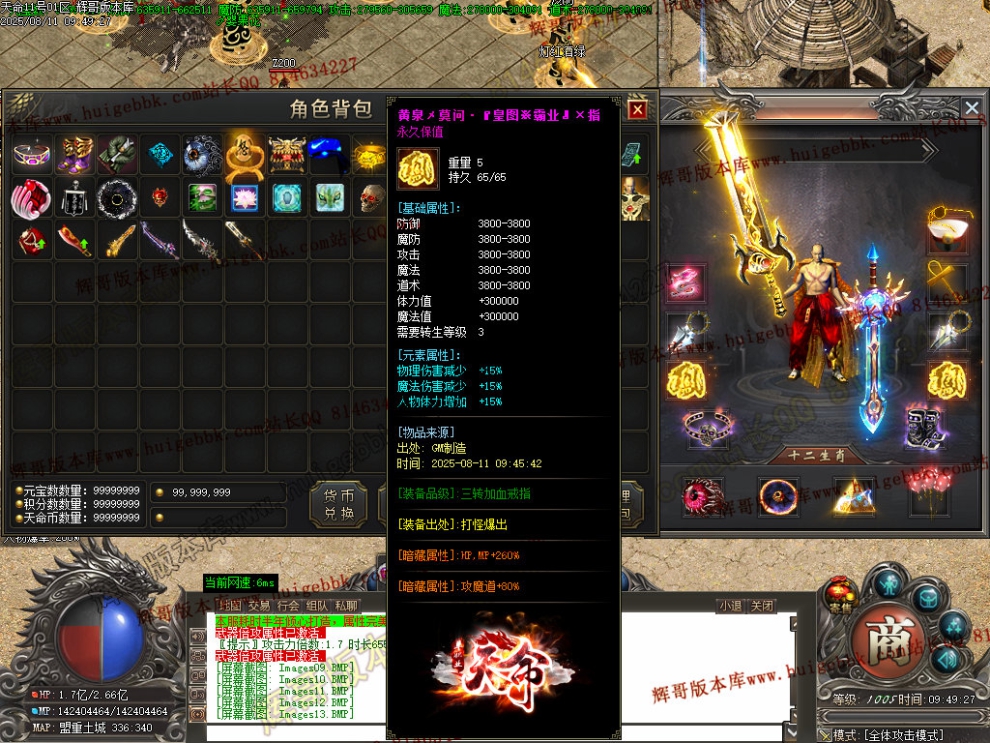This screenshot has height=743, width=990.
Task: Pick the blue eyeball item in the bag
Action: tap(202, 156)
